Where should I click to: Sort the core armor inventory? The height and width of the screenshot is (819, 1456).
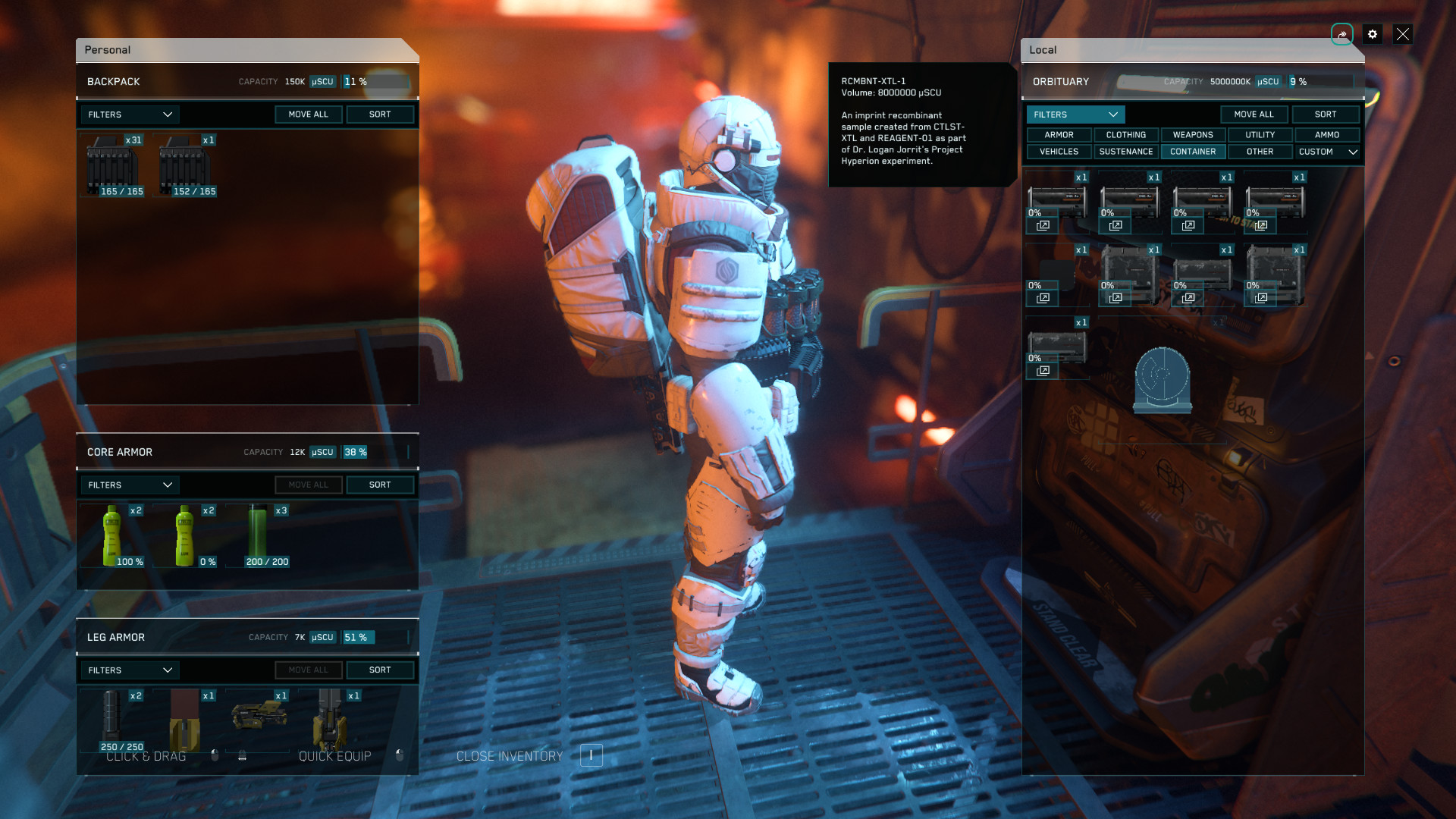[x=380, y=485]
